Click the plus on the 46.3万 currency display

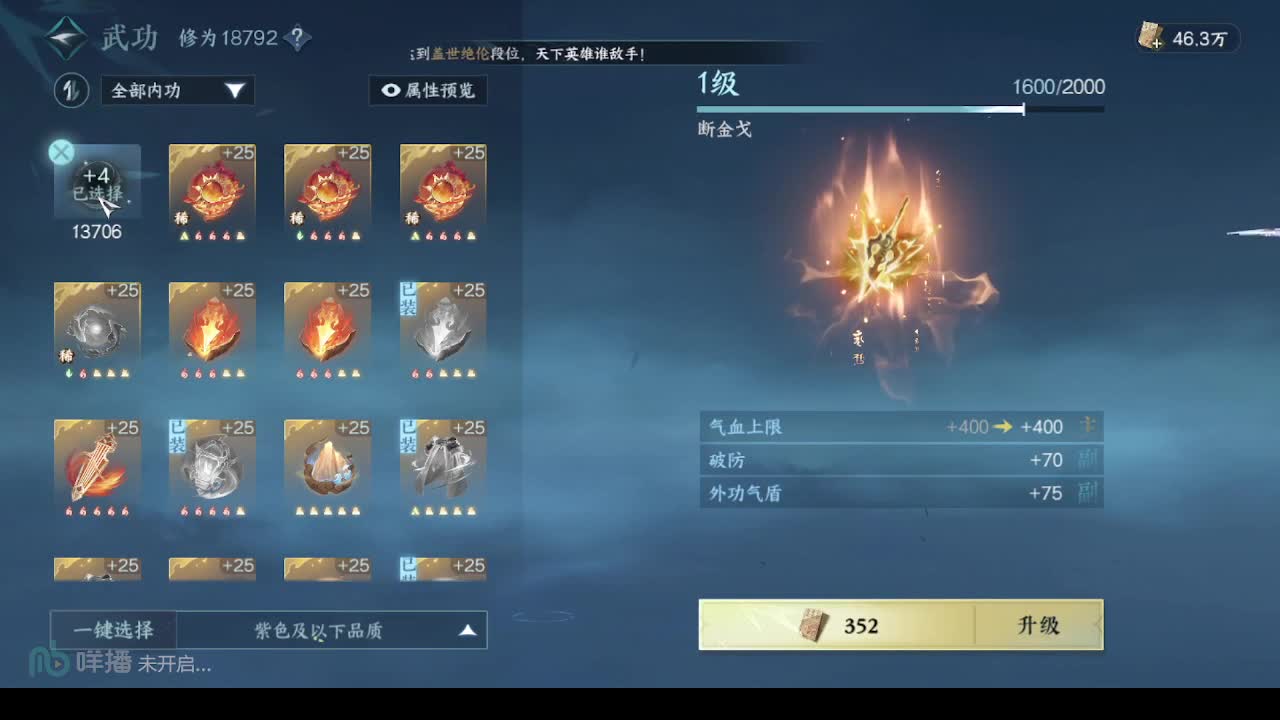[1157, 44]
